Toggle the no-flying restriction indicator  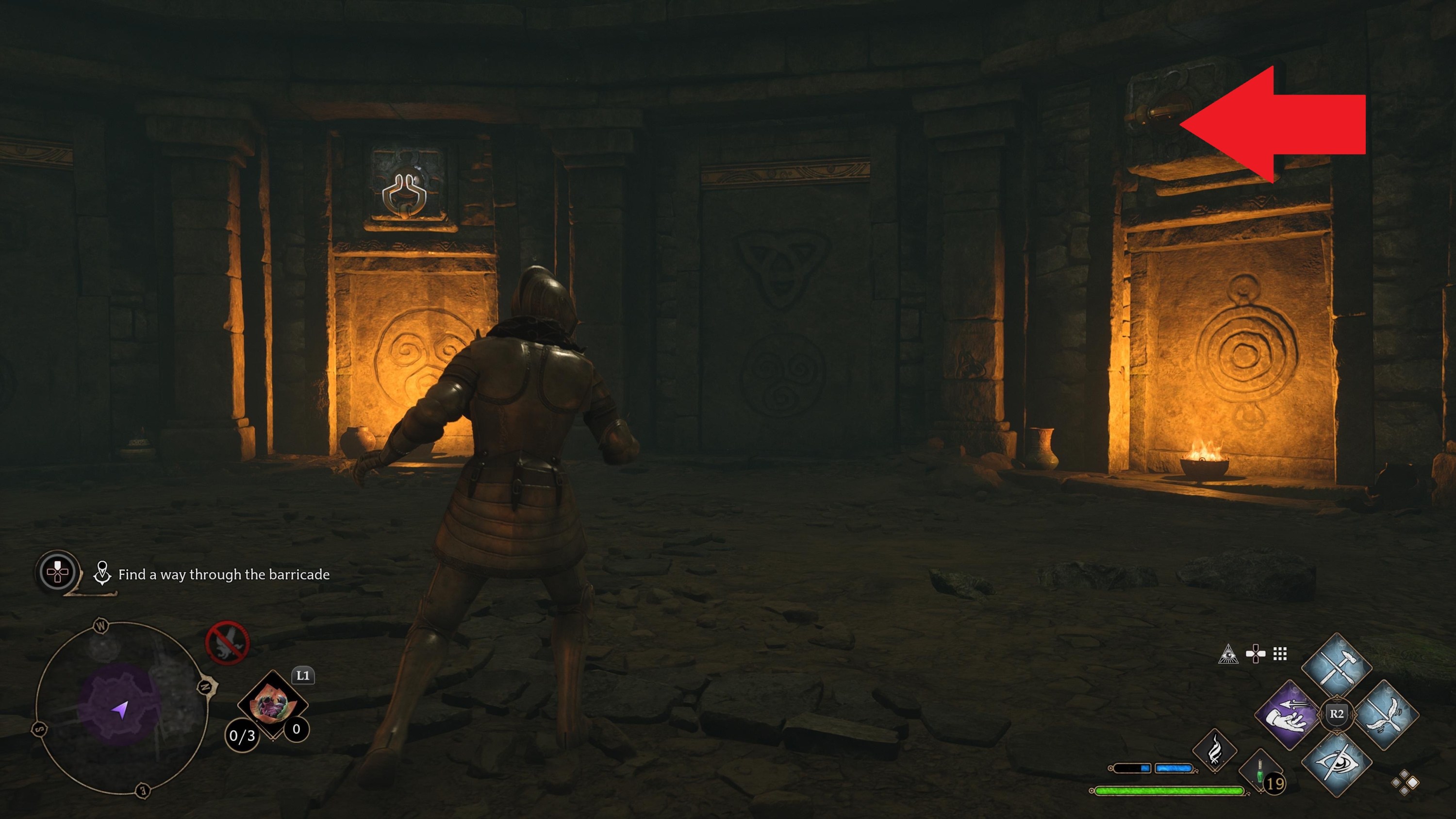[227, 643]
